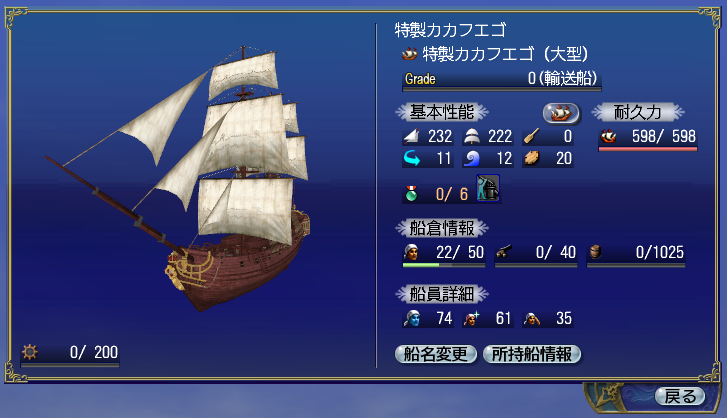Image resolution: width=727 pixels, height=418 pixels.
Task: Open the 船名変更 ship rename button
Action: 436,354
